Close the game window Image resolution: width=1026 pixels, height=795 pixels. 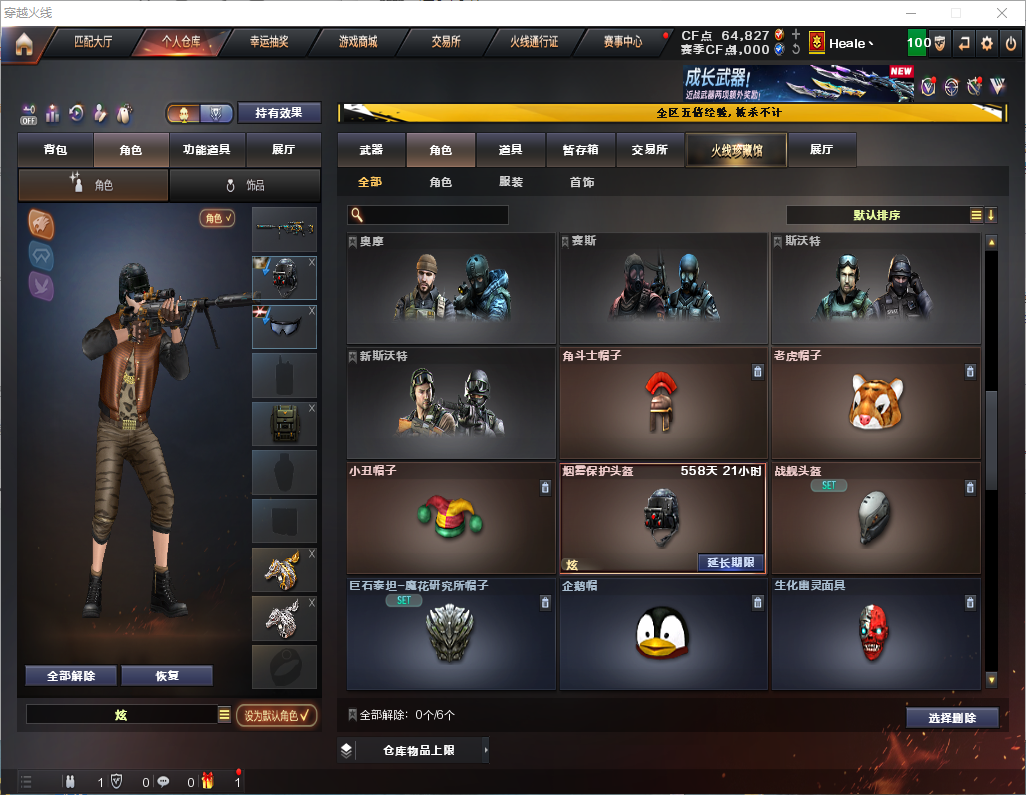(x=1002, y=13)
